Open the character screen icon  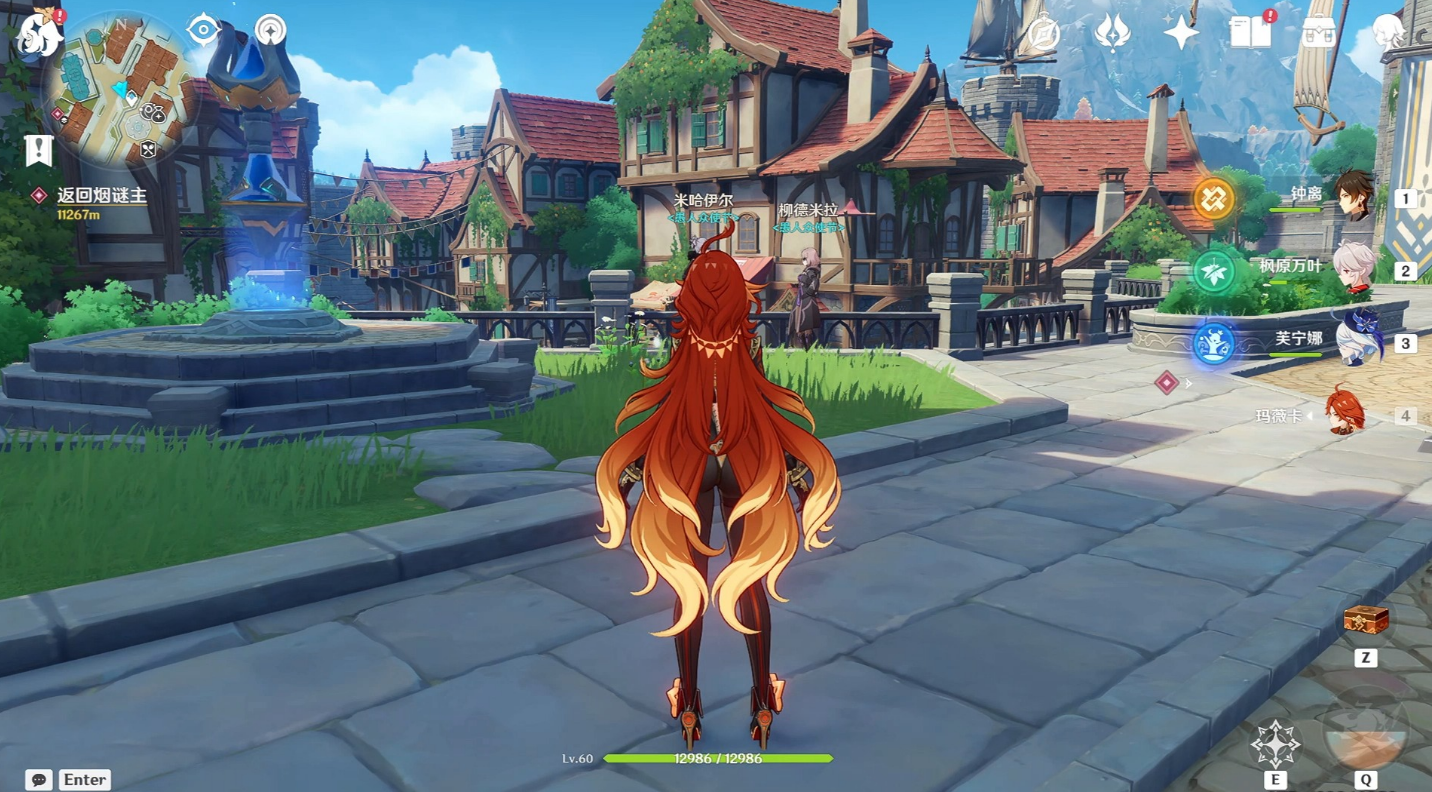point(1390,34)
